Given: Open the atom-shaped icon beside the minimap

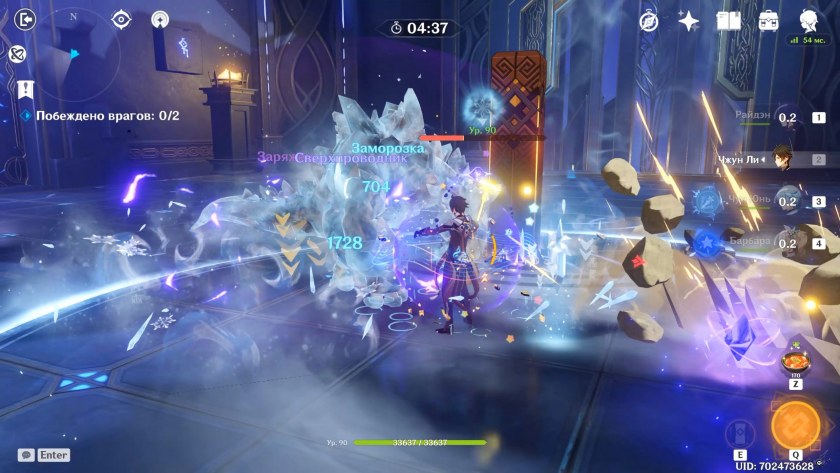Looking at the screenshot, I should coord(19,53).
